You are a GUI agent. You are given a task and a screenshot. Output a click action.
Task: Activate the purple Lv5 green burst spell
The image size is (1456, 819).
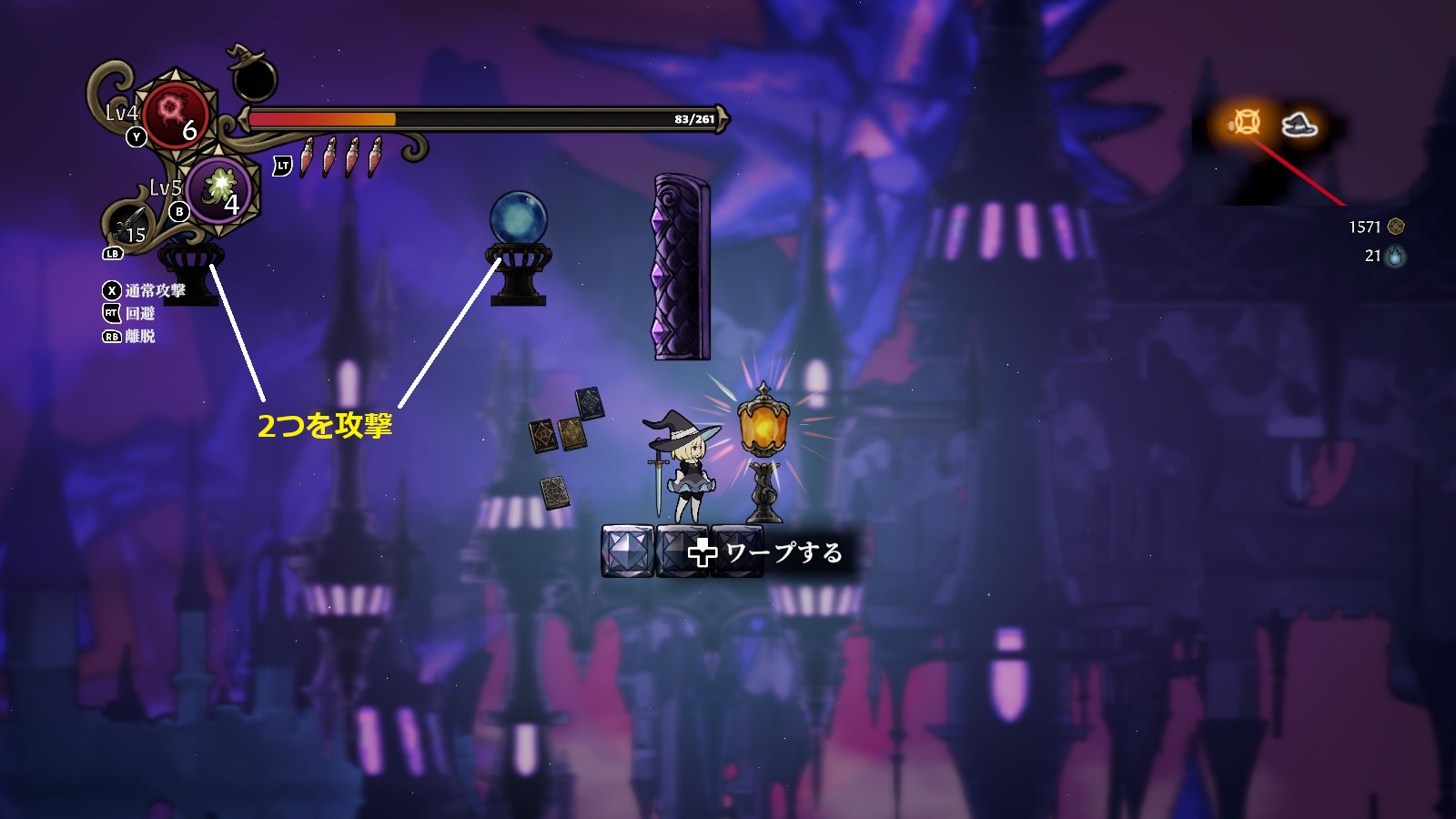[221, 188]
